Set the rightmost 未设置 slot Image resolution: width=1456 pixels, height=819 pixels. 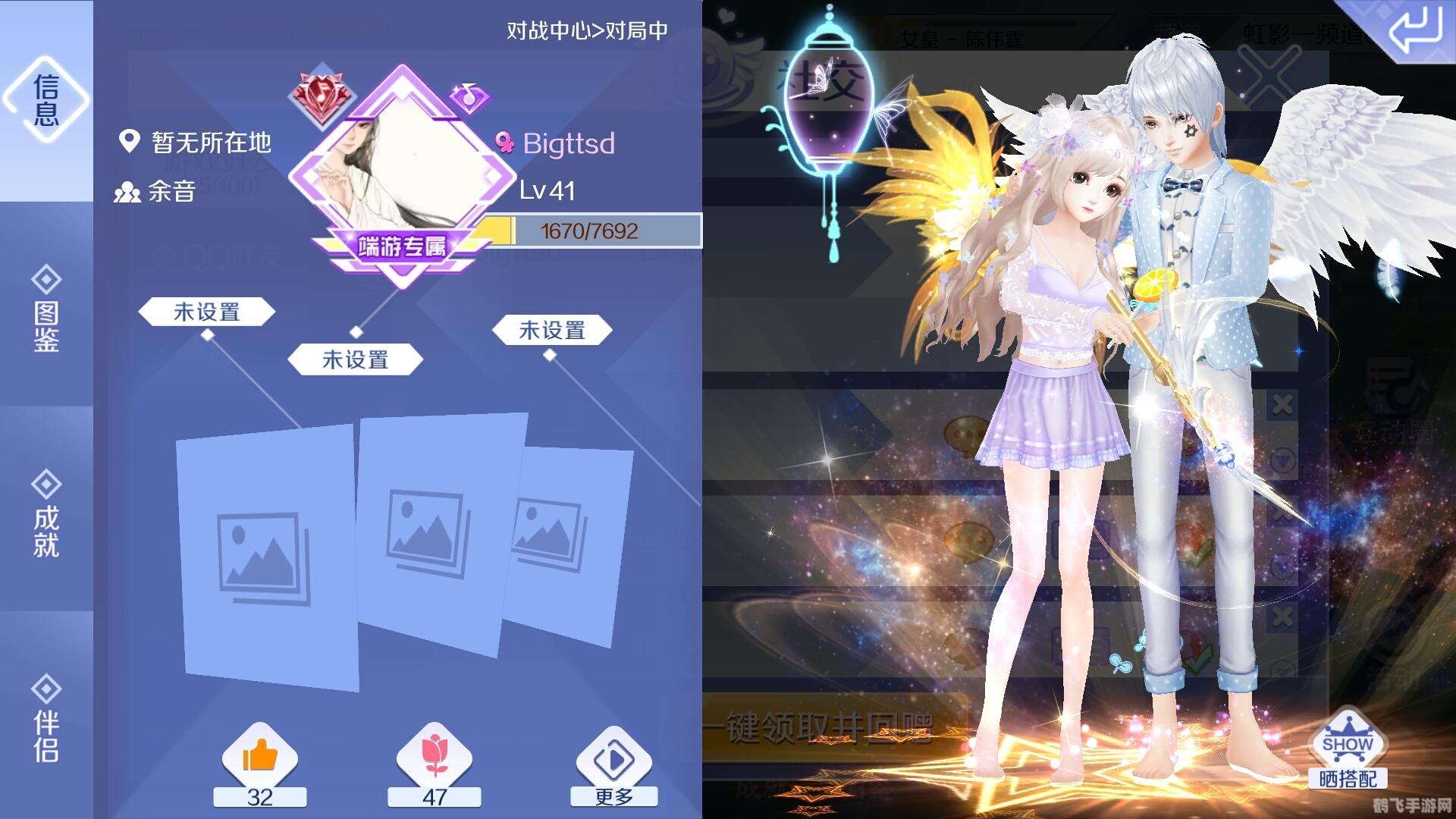point(554,329)
